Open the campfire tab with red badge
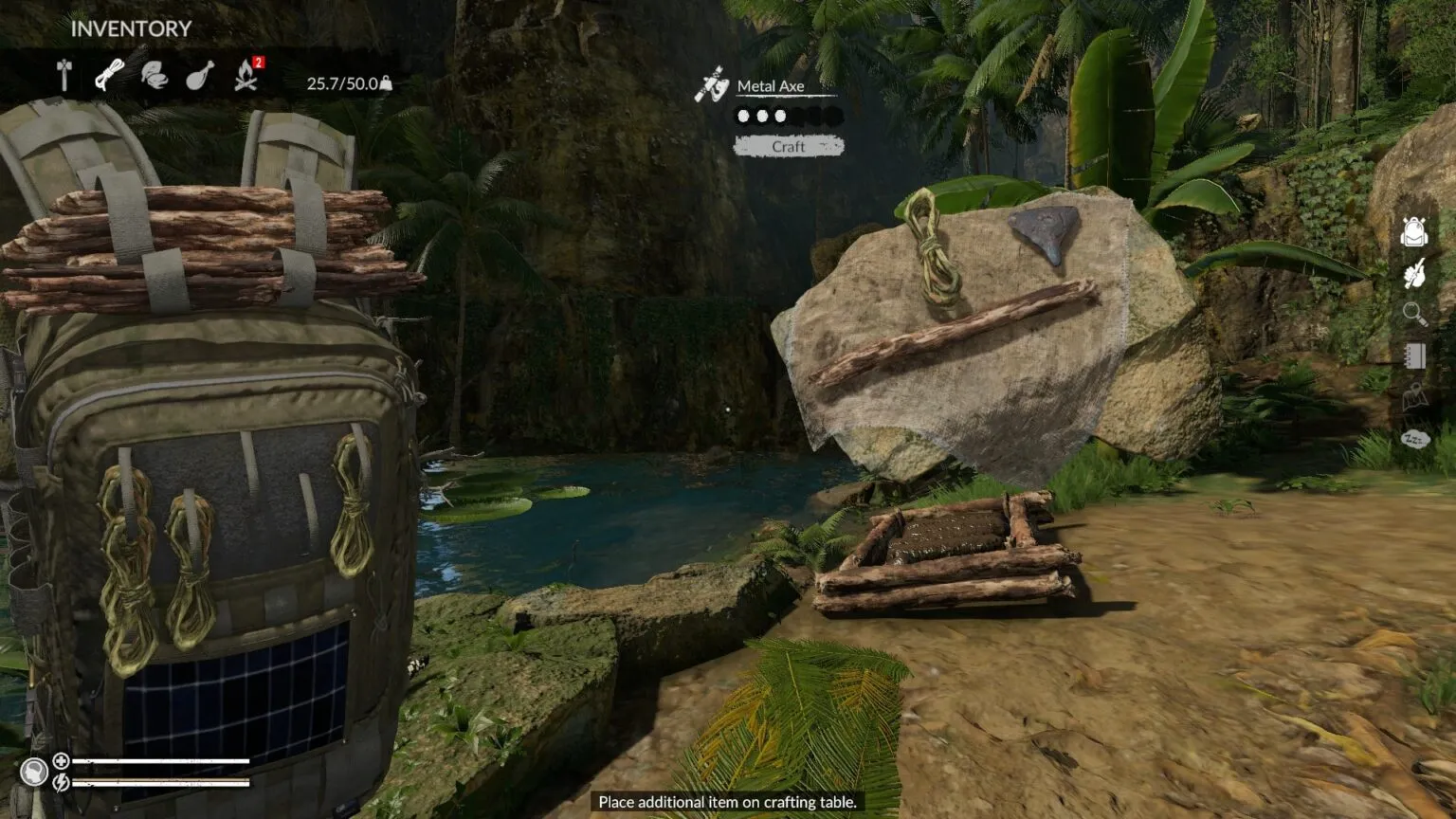1456x819 pixels. click(x=246, y=75)
